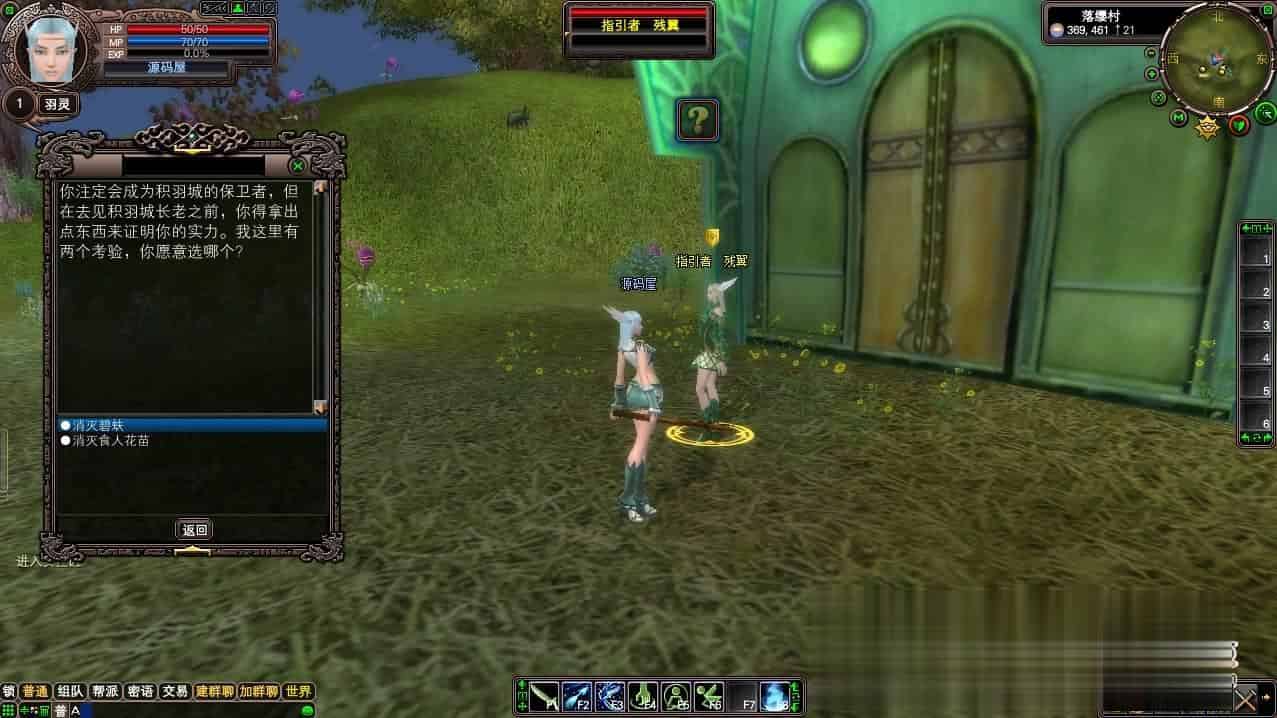The image size is (1277, 718).
Task: Close the NPC dialogue window
Action: pos(297,166)
